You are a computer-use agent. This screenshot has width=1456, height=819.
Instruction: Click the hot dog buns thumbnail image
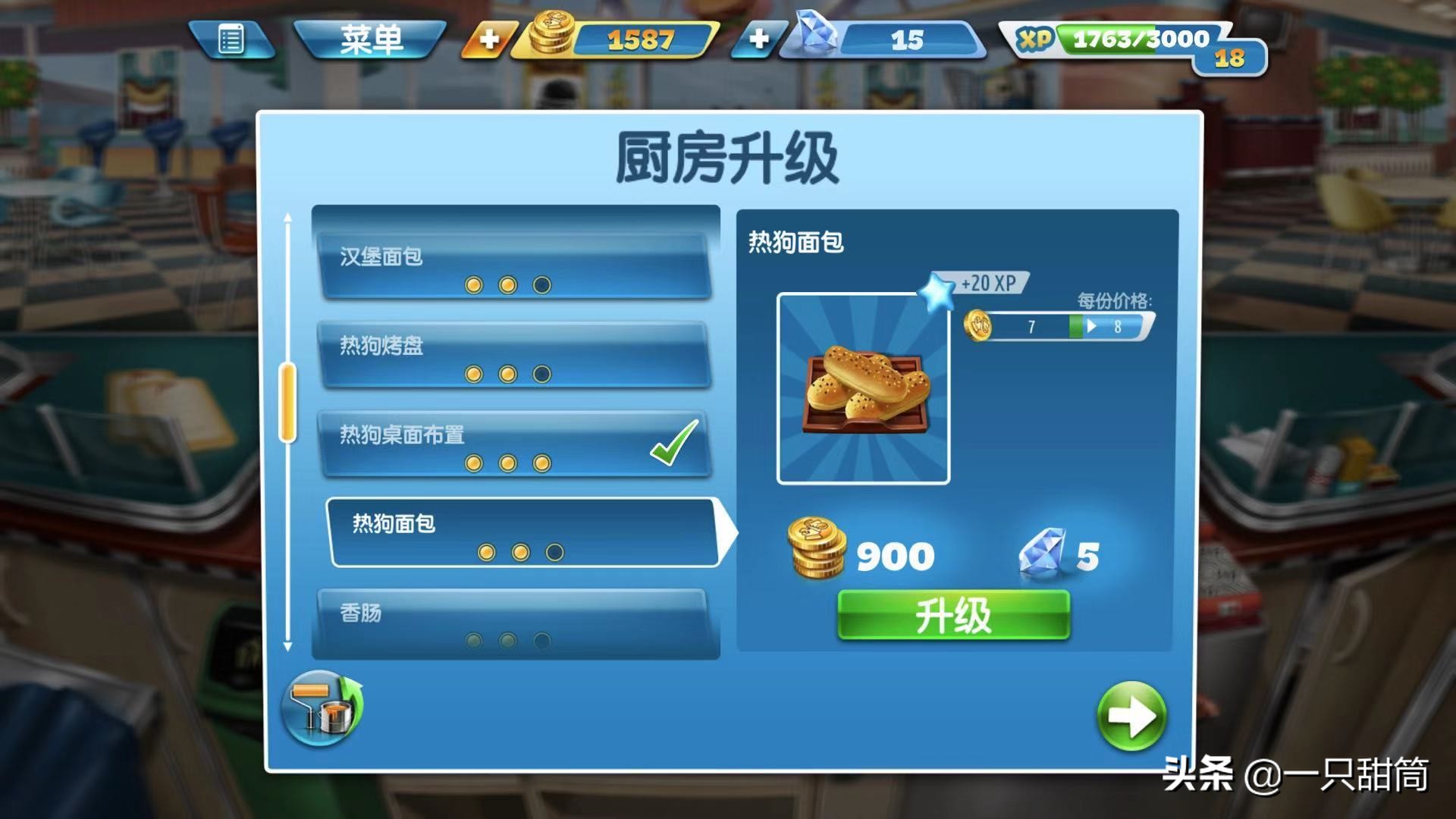[862, 387]
